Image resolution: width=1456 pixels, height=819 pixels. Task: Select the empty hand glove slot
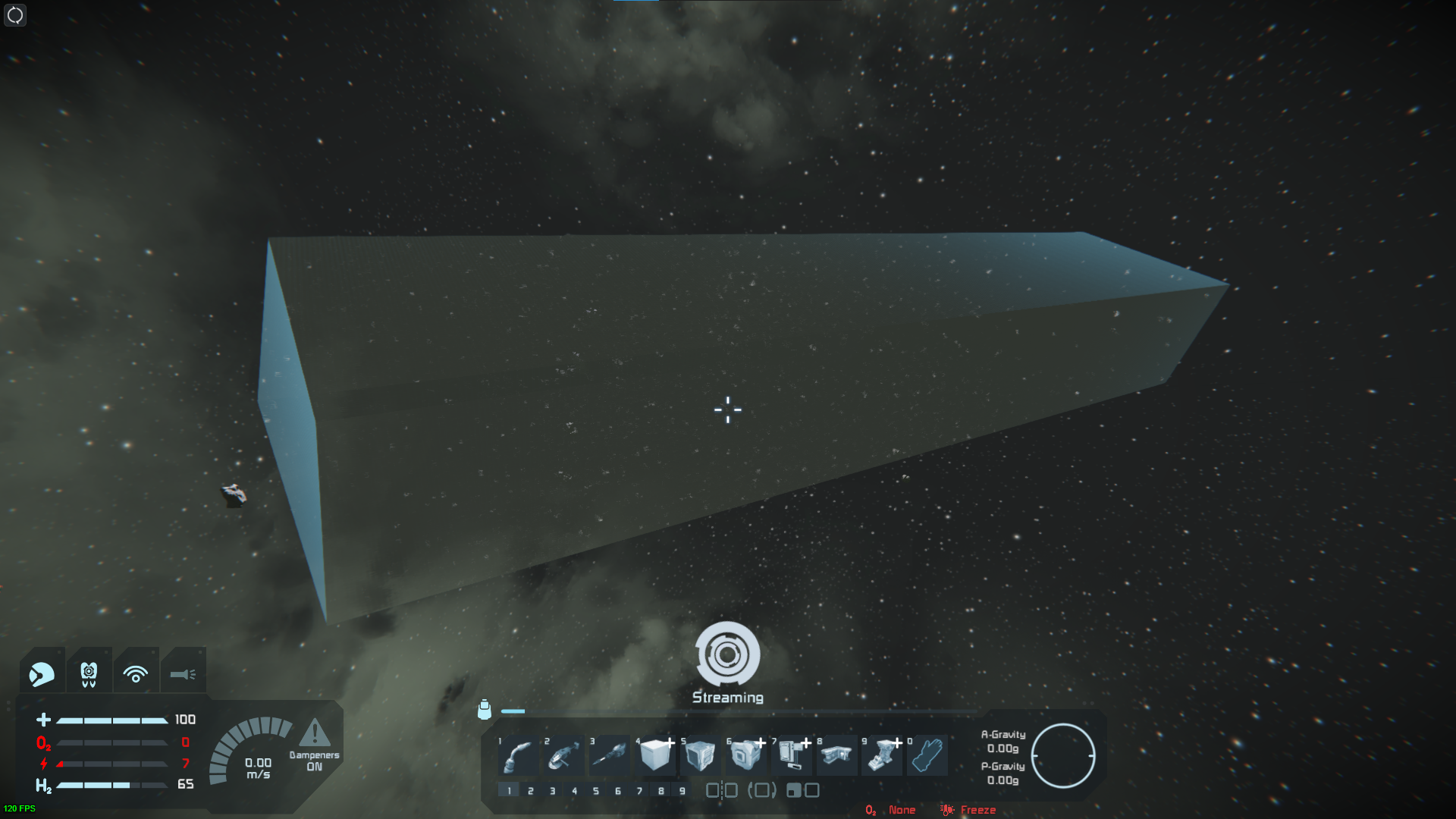[927, 755]
